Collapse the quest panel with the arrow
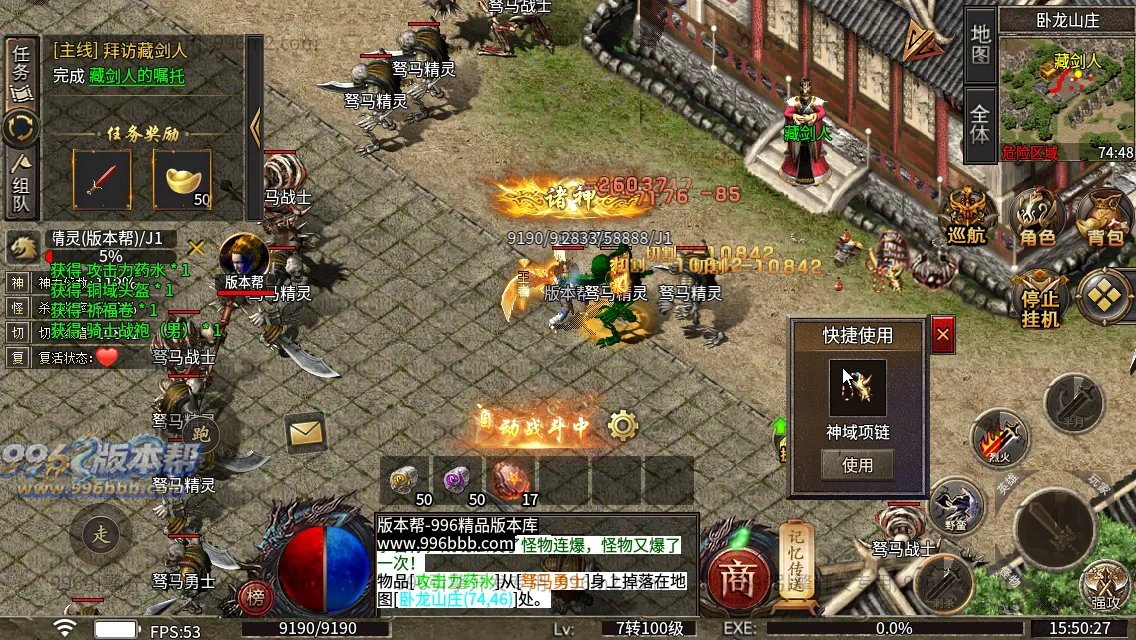Viewport: 1136px width, 640px height. click(x=255, y=127)
